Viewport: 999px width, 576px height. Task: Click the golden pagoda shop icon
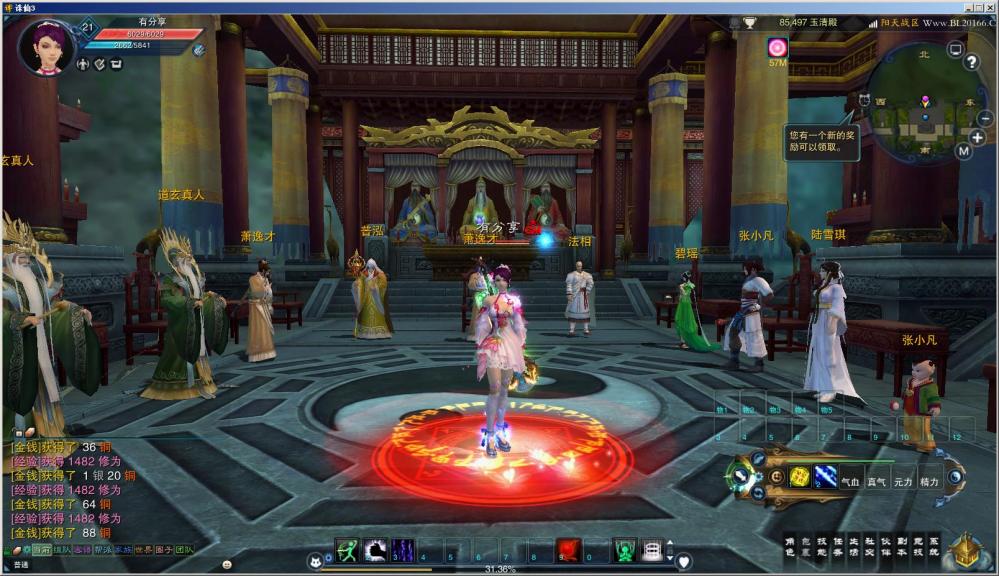[965, 549]
